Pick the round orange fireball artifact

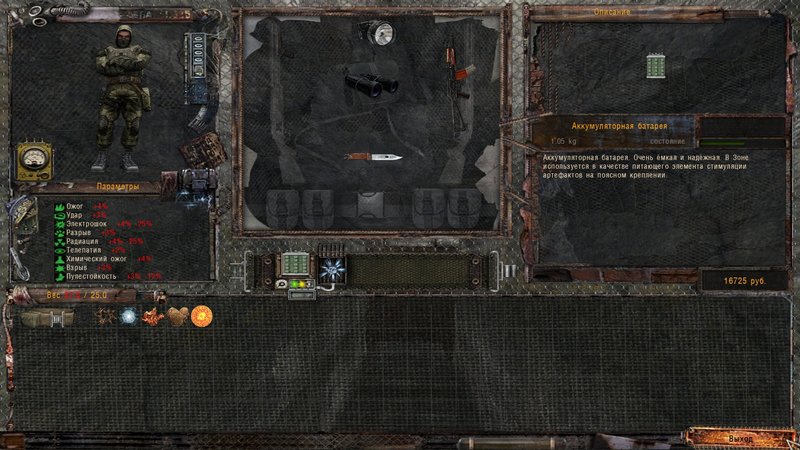coord(201,316)
